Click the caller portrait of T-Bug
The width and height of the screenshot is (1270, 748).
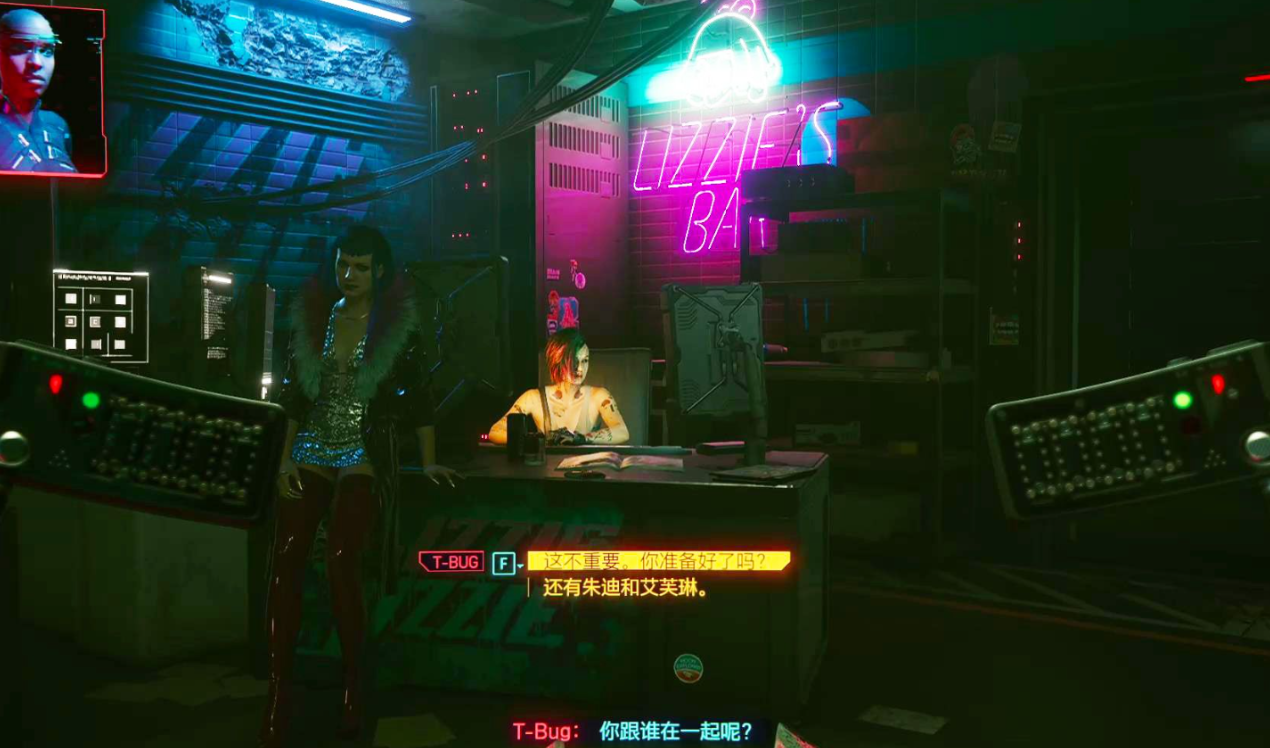50,90
